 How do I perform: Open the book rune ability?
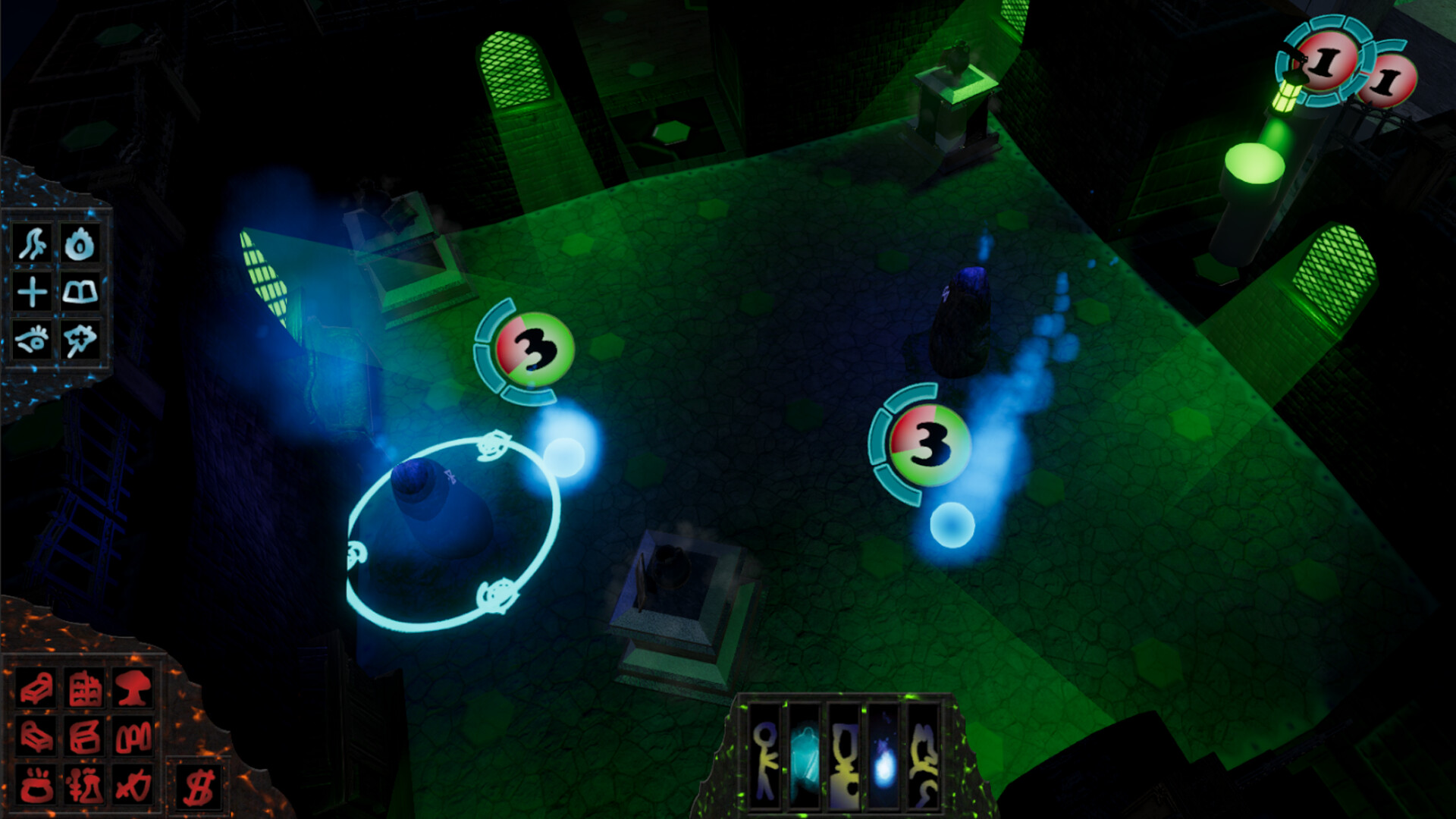coord(81,292)
